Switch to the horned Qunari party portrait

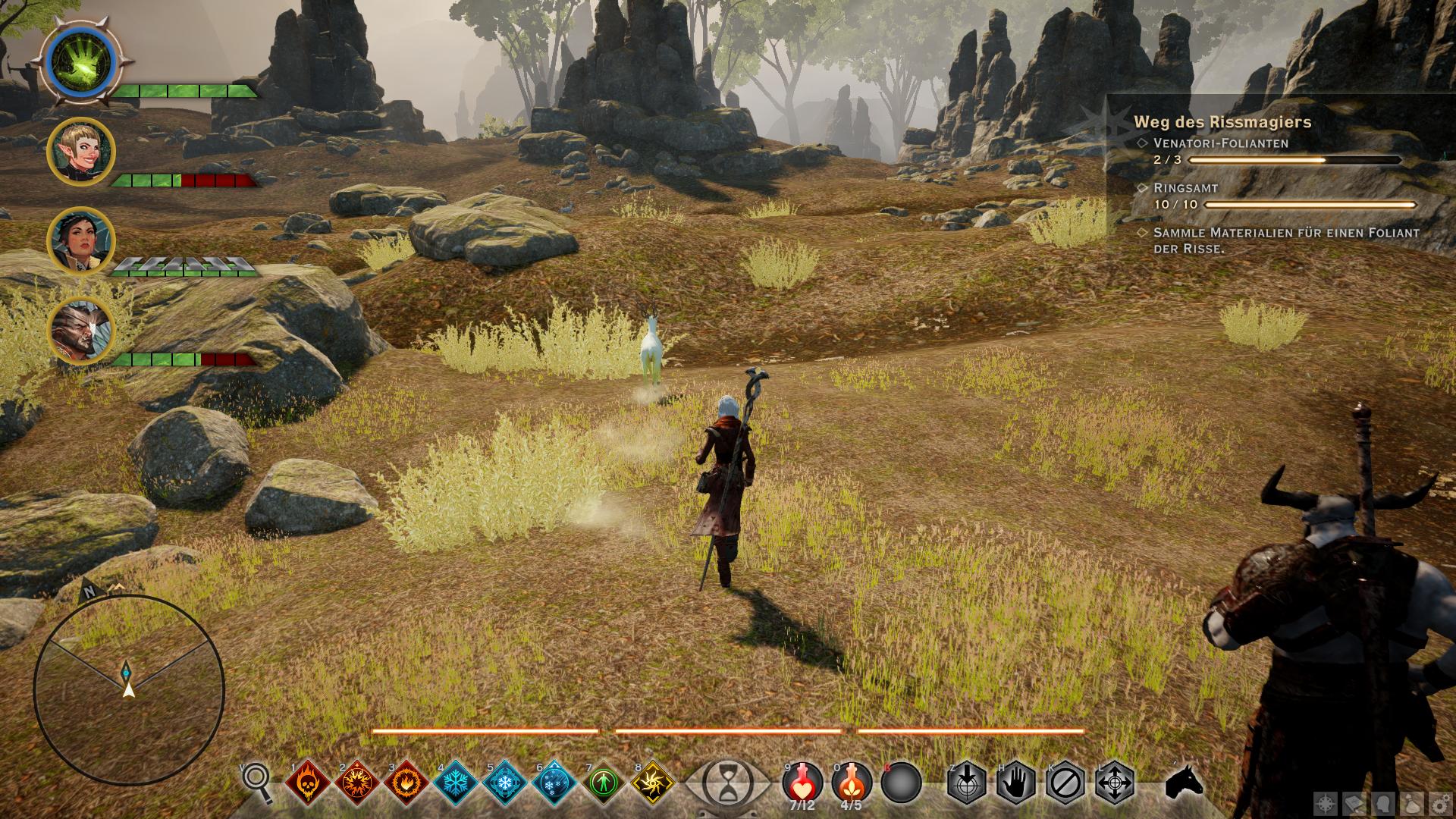[81, 331]
